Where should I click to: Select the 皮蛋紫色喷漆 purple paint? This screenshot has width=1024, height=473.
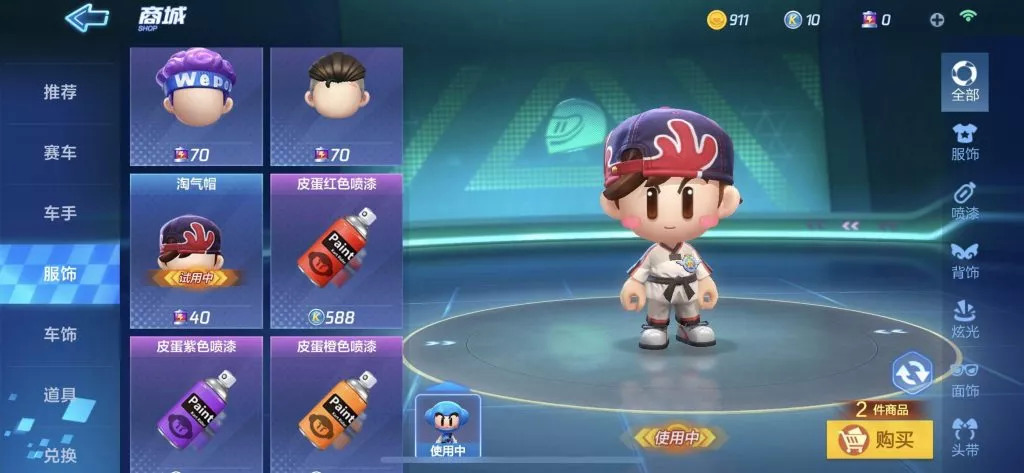[x=196, y=405]
